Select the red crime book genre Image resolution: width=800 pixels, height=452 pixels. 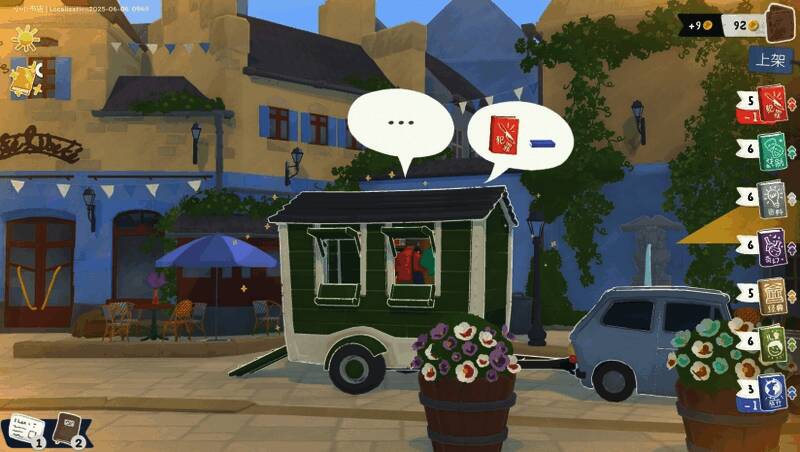tap(771, 101)
